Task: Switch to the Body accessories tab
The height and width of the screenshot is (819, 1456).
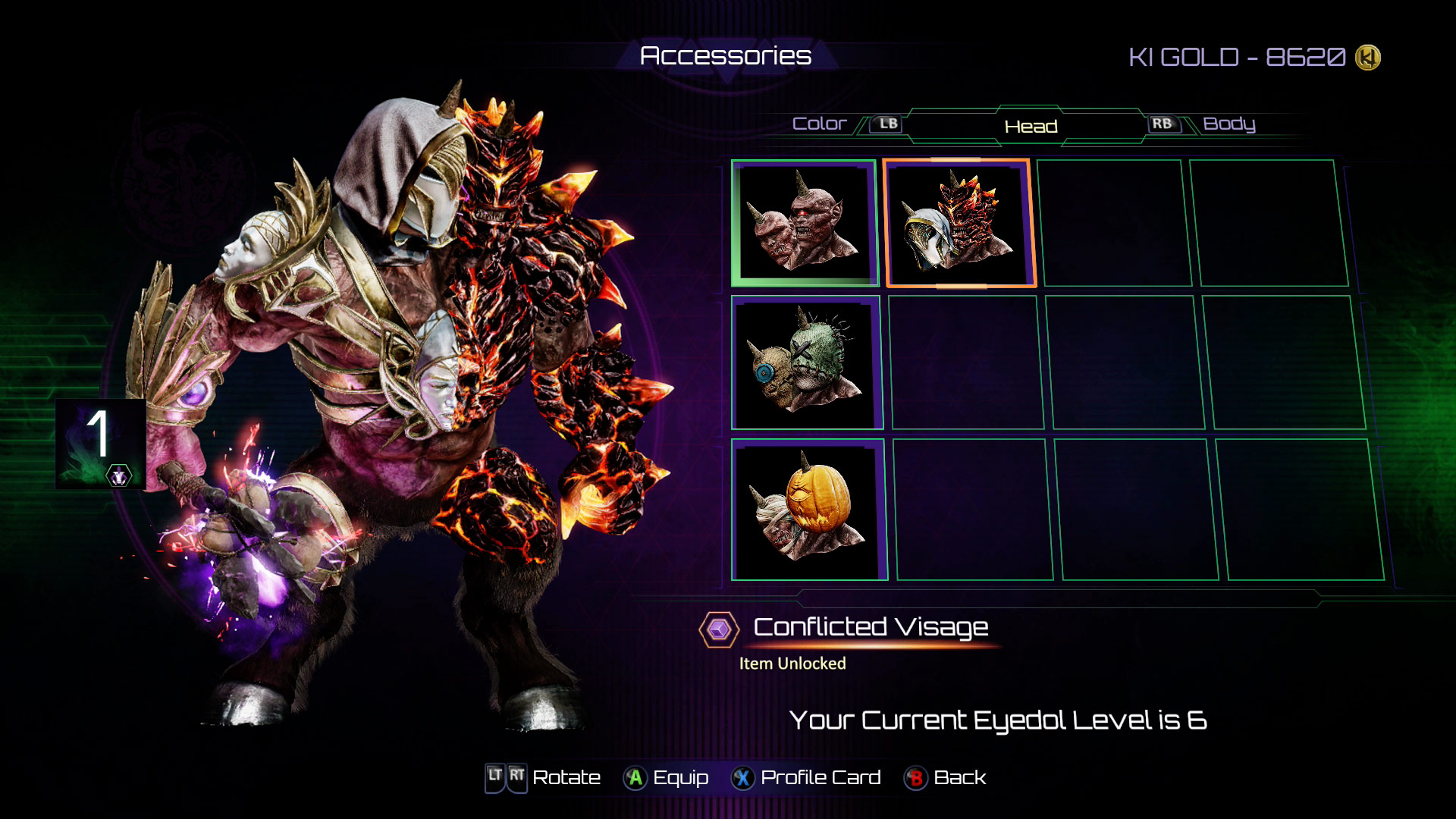Action: tap(1229, 124)
